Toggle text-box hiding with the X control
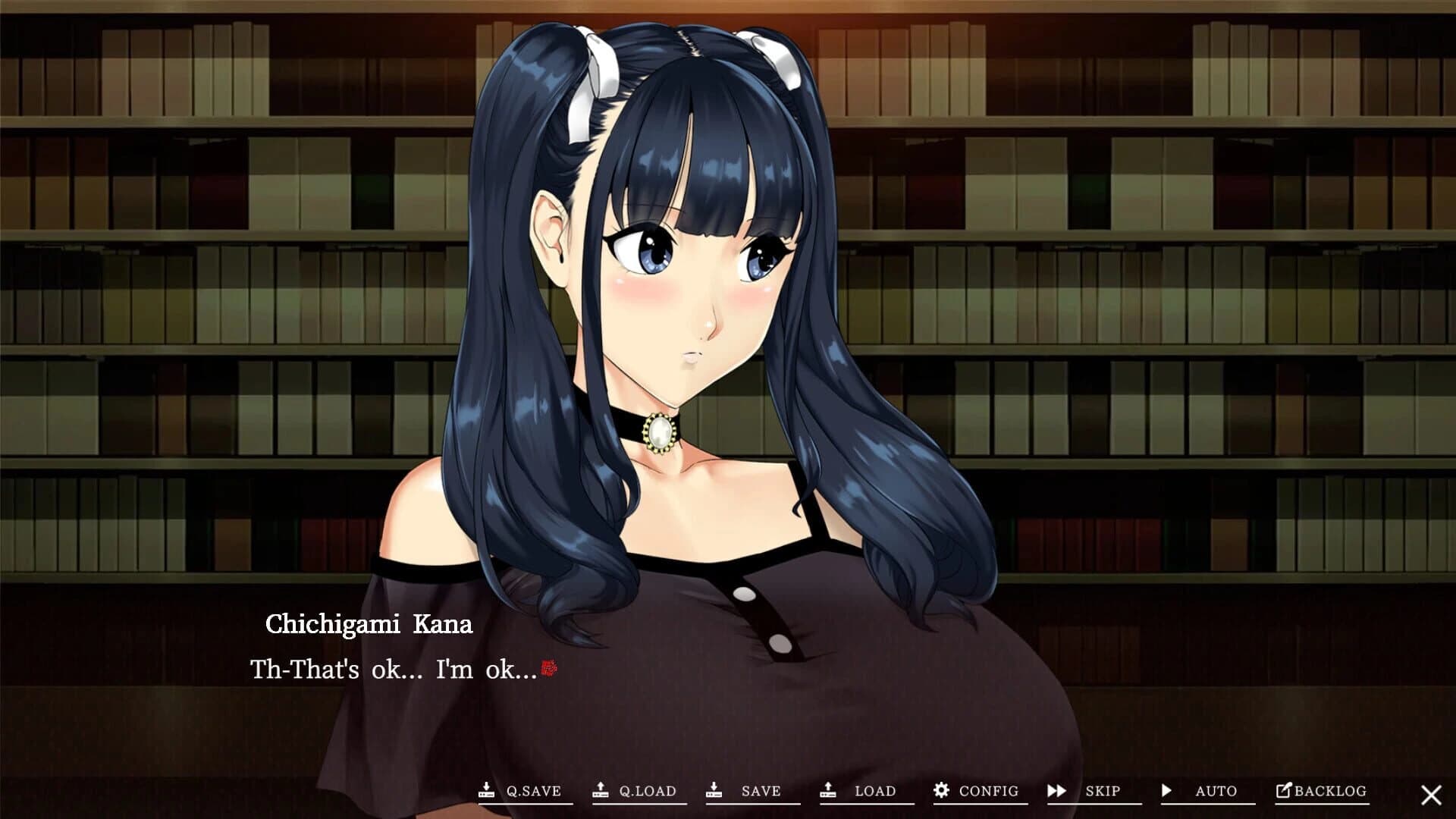The width and height of the screenshot is (1456, 819). point(1432,792)
